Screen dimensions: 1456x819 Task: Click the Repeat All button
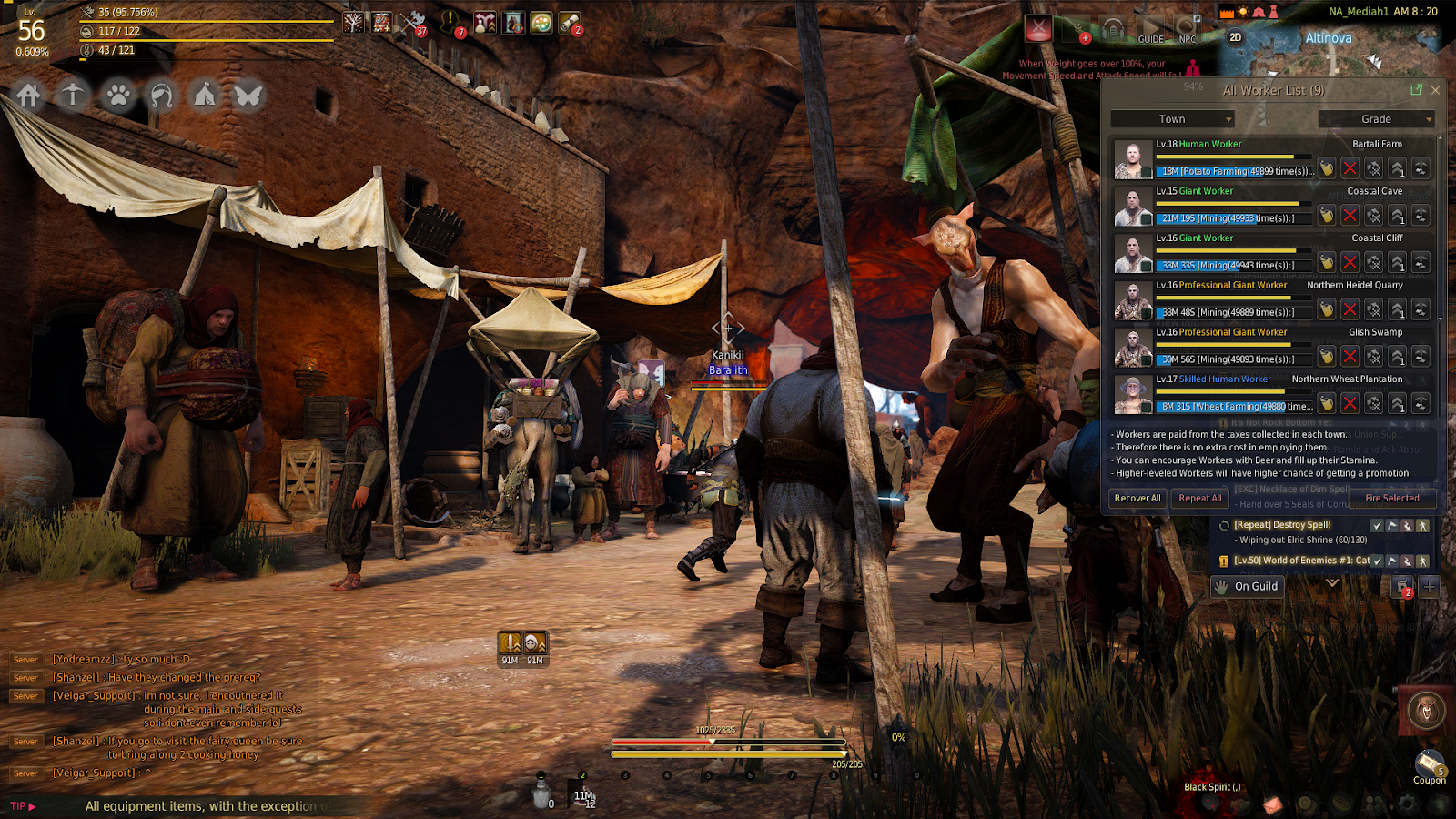(1200, 499)
